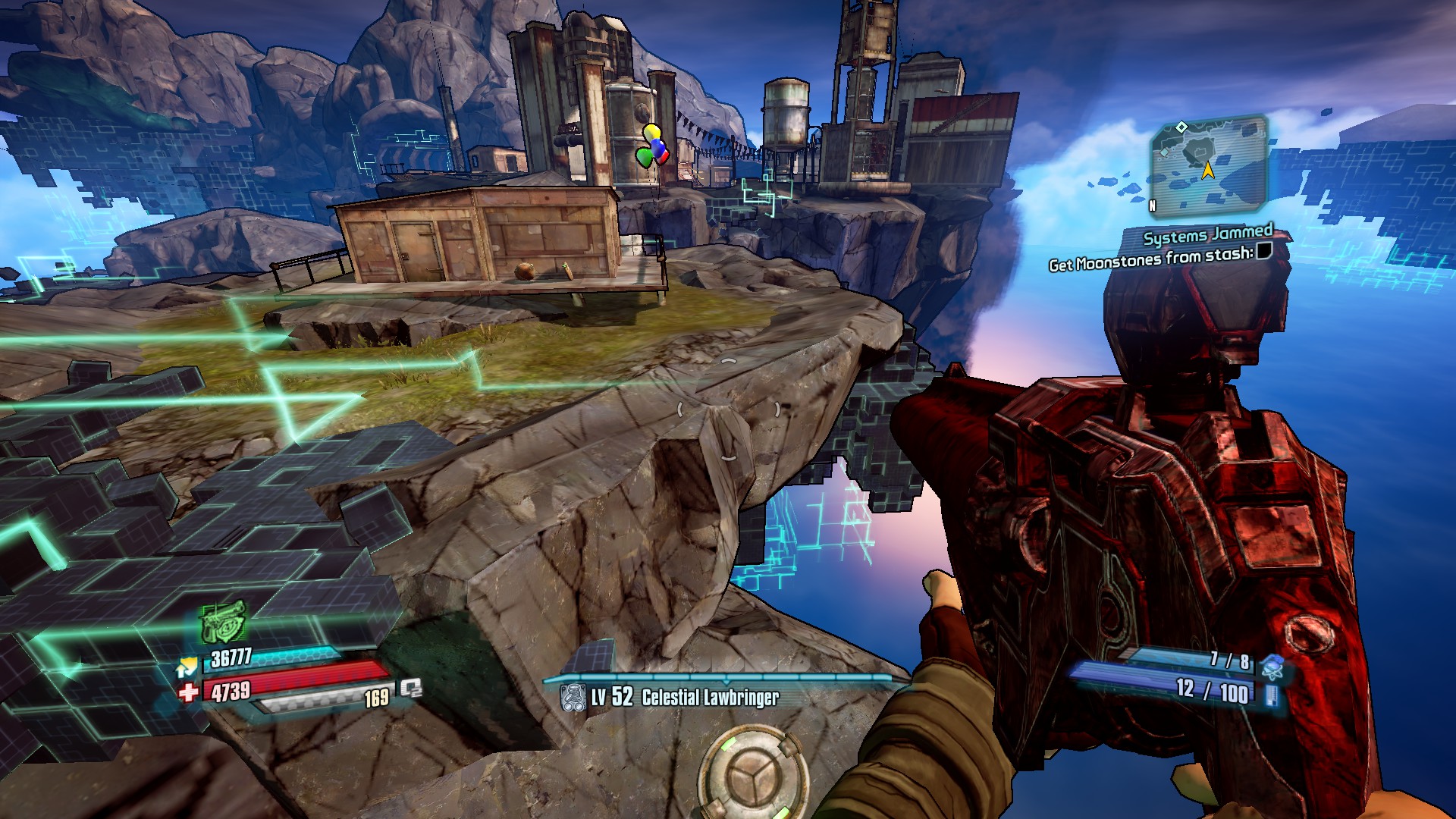This screenshot has height=819, width=1456.
Task: Select the red health cross icon
Action: [x=188, y=692]
